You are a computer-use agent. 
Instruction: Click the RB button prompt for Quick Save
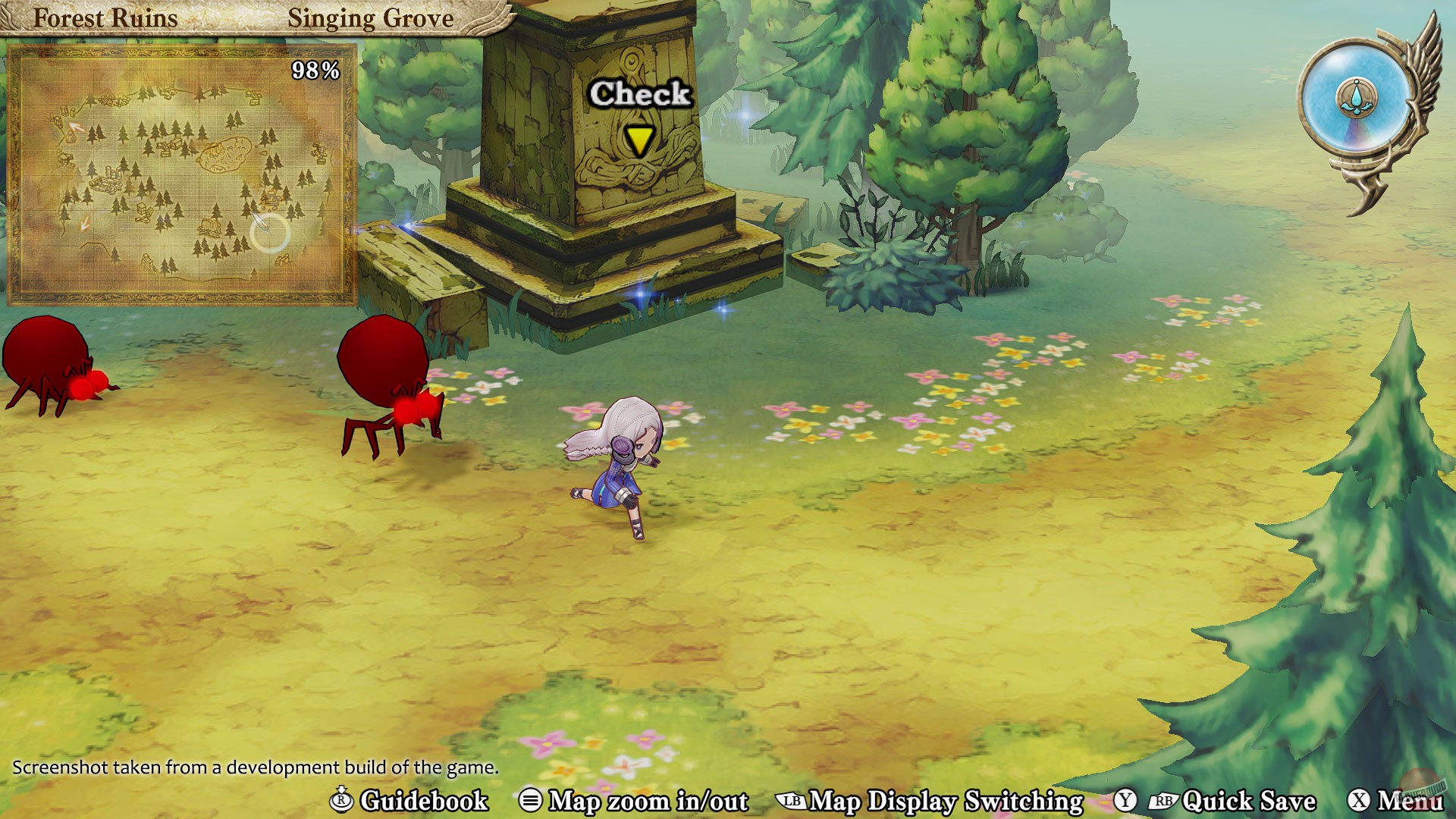1164,802
